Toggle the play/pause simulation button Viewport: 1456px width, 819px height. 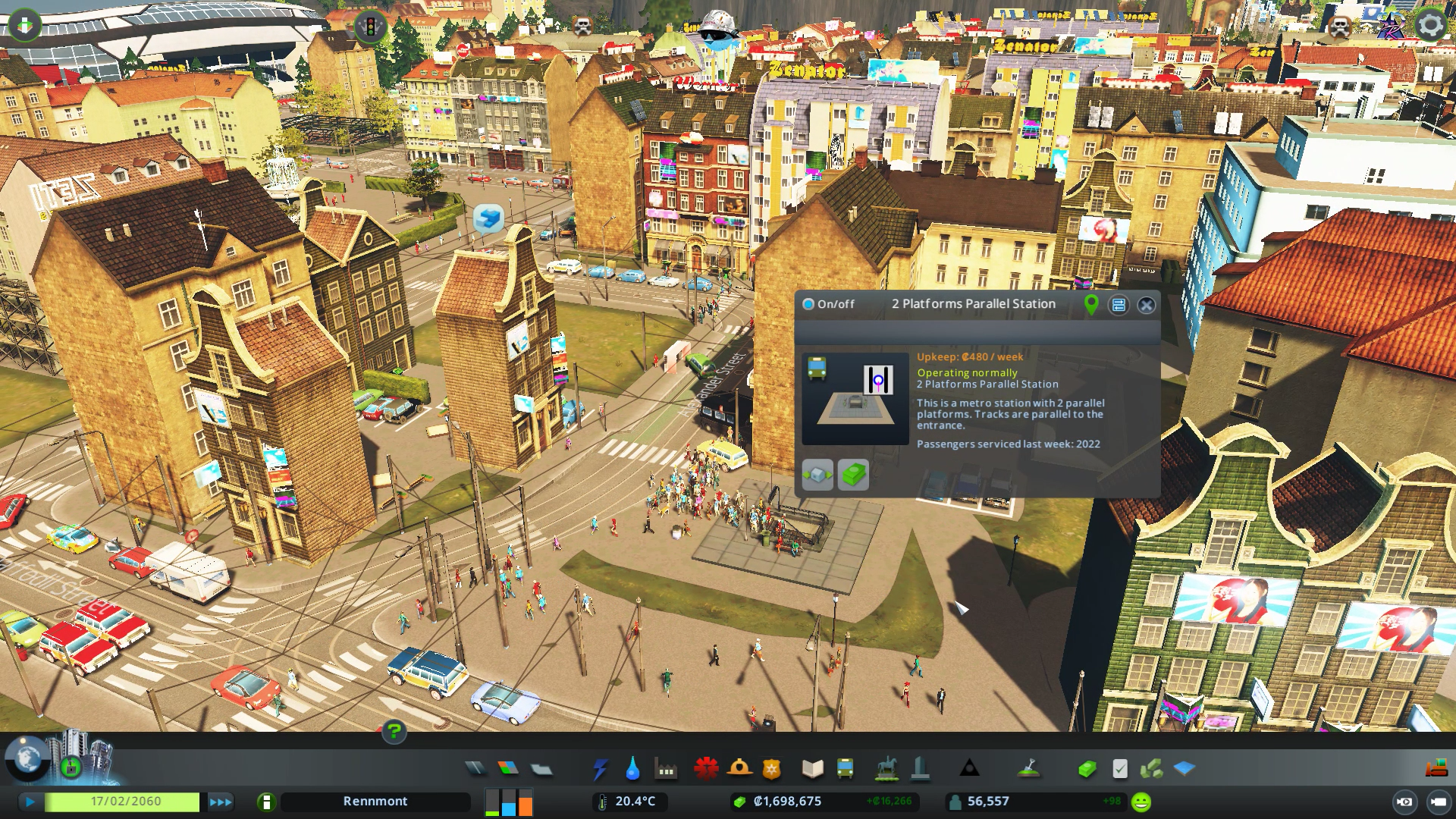pos(30,802)
